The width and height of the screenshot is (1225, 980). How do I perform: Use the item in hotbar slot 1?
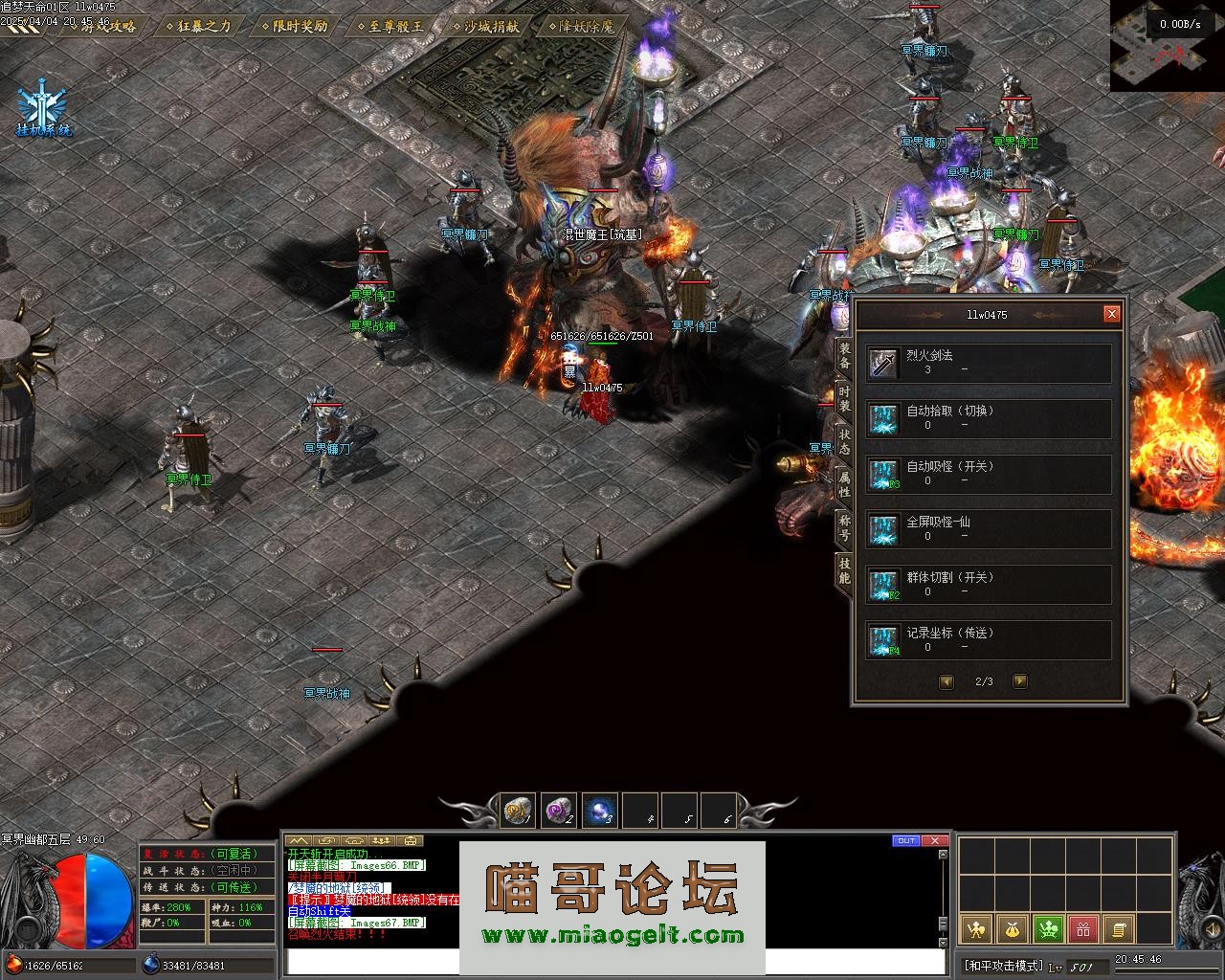click(x=519, y=812)
